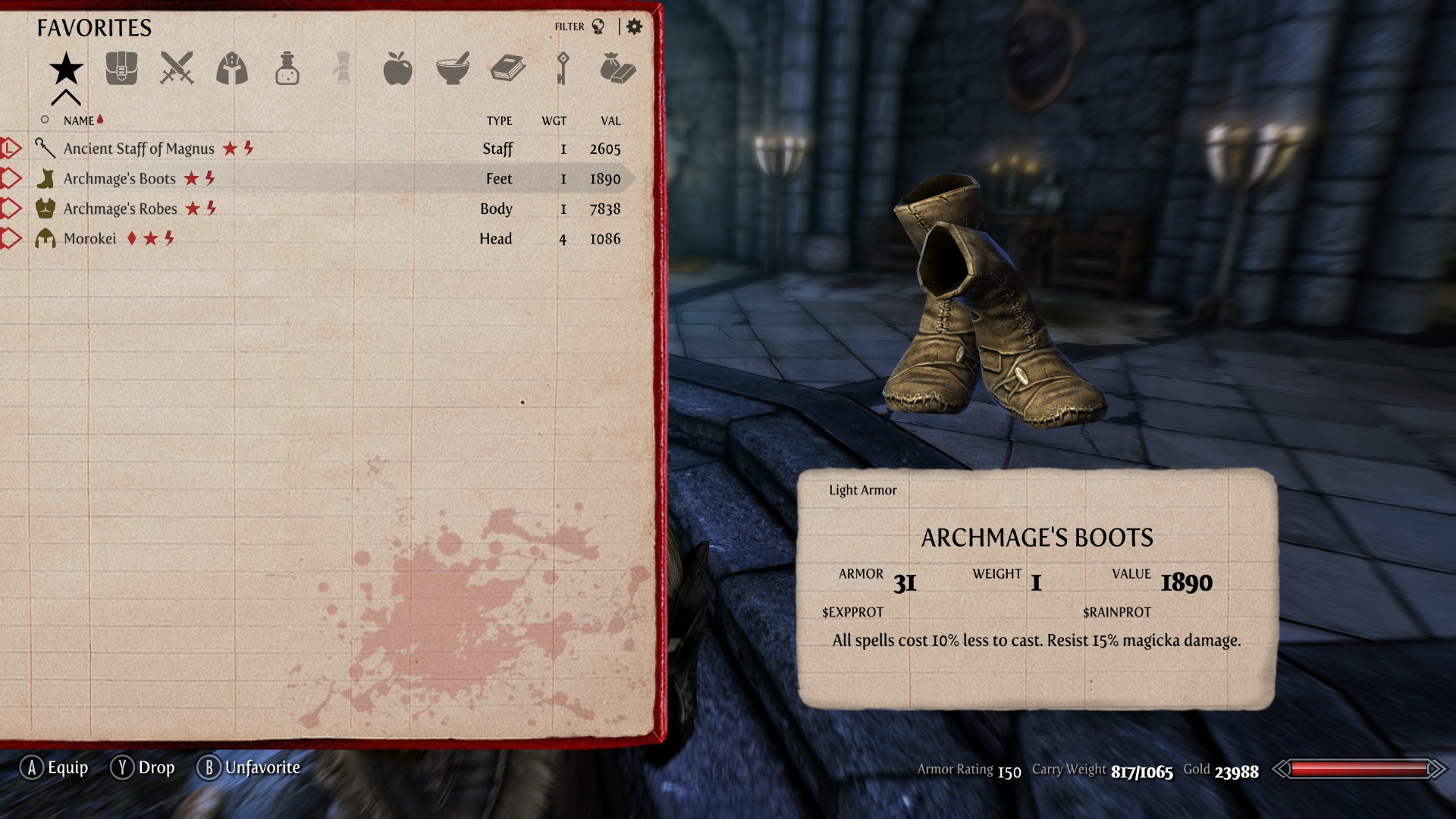Viewport: 1456px width, 819px height.
Task: Sort the list by NAME column
Action: pyautogui.click(x=79, y=121)
